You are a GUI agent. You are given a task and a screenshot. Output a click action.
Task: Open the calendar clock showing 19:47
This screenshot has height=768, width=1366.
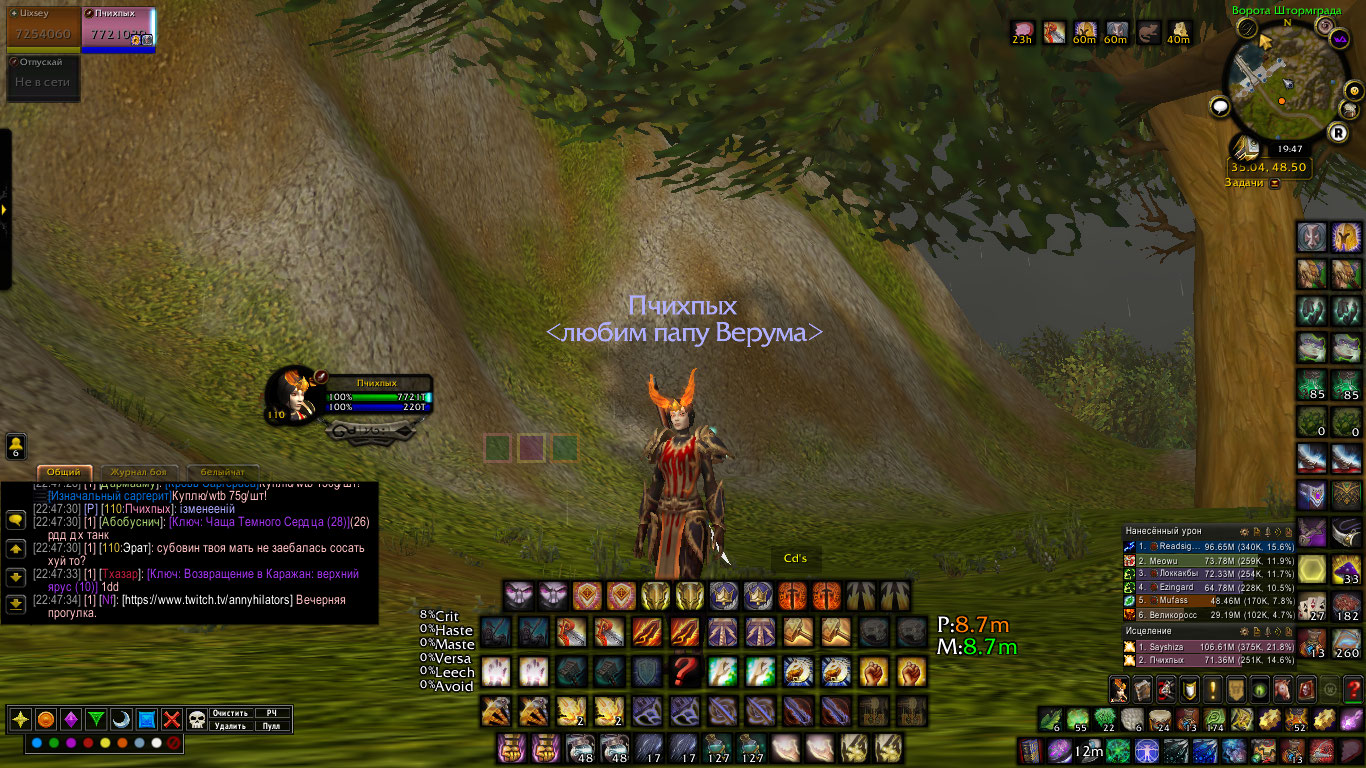coord(1289,148)
